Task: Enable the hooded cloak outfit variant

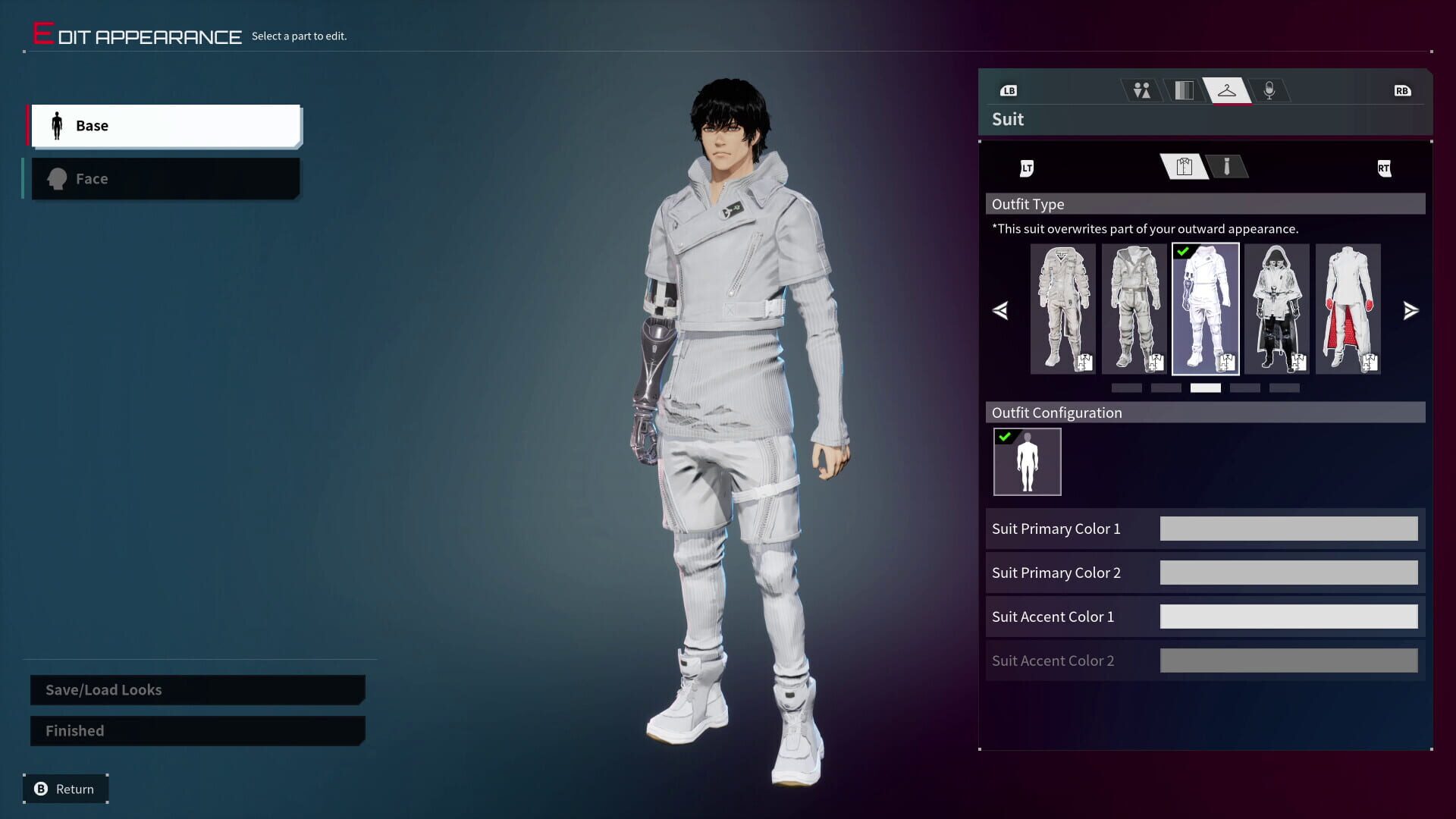Action: 1276,309
